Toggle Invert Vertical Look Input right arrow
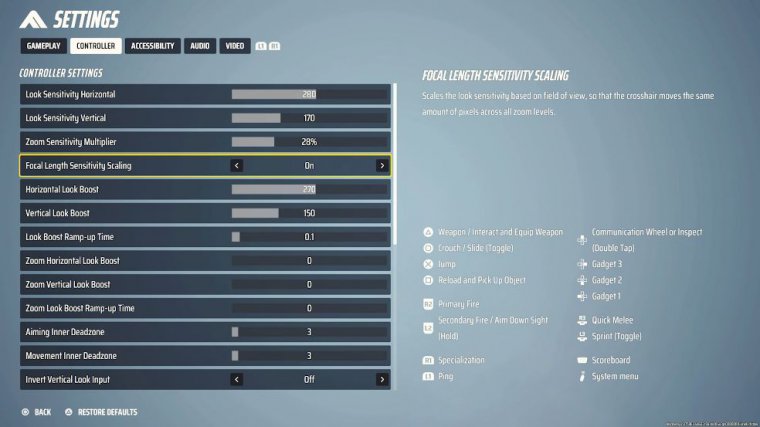Image resolution: width=760 pixels, height=427 pixels. coord(382,380)
